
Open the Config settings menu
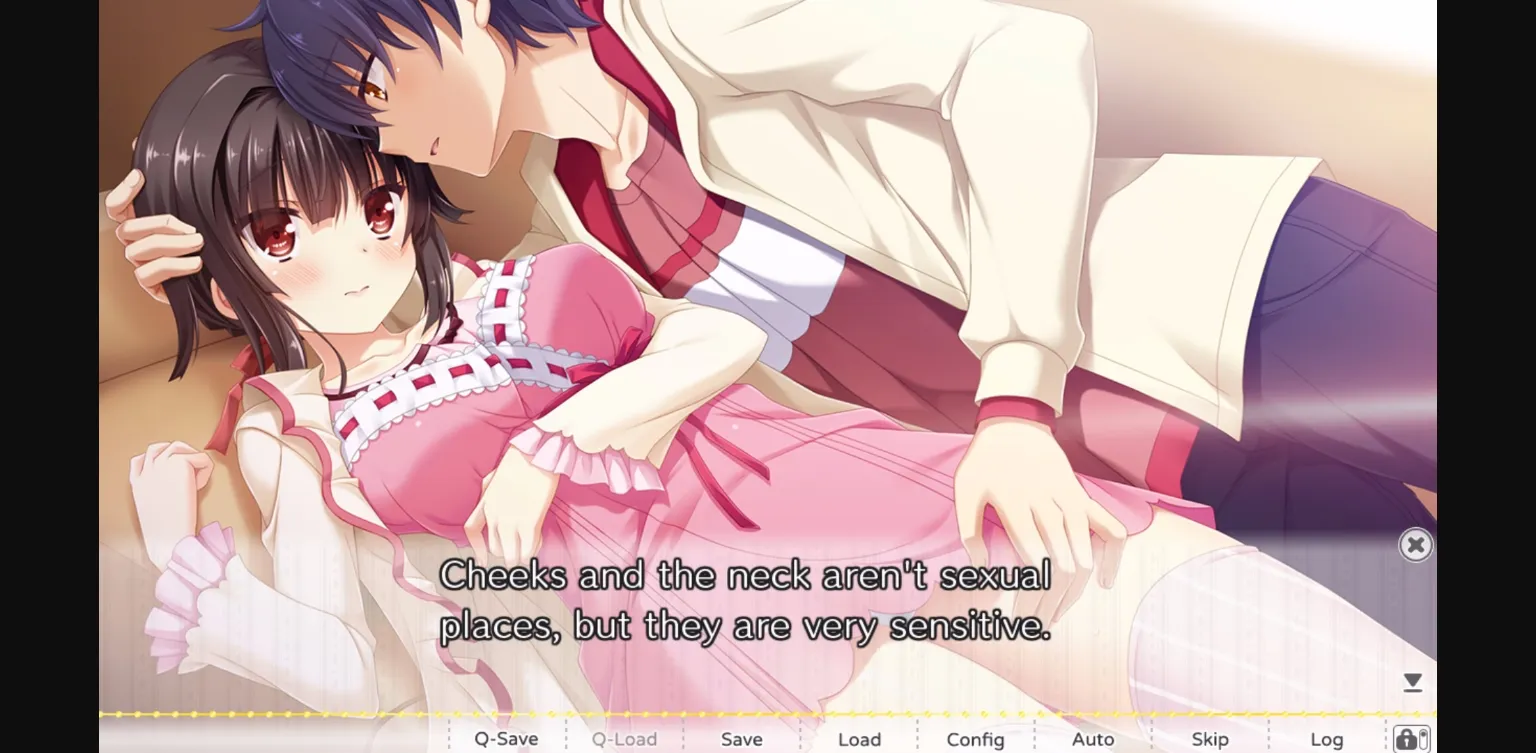tap(975, 739)
